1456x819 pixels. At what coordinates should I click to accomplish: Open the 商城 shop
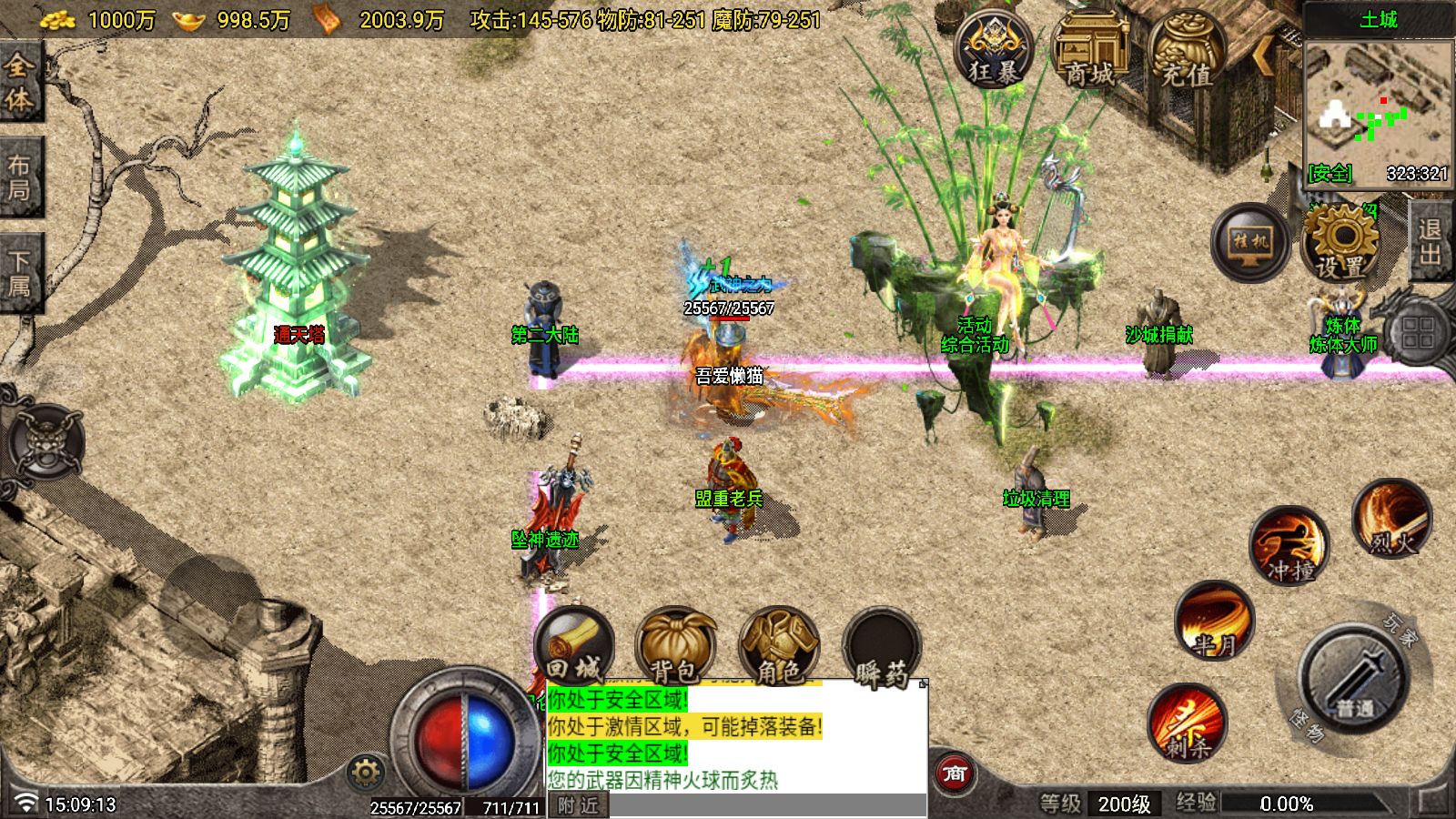point(1090,51)
